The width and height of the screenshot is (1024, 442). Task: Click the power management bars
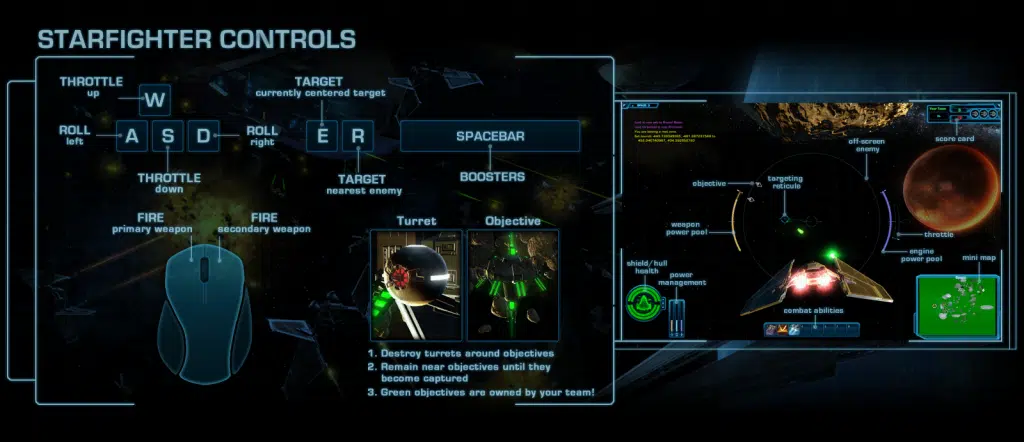point(678,320)
